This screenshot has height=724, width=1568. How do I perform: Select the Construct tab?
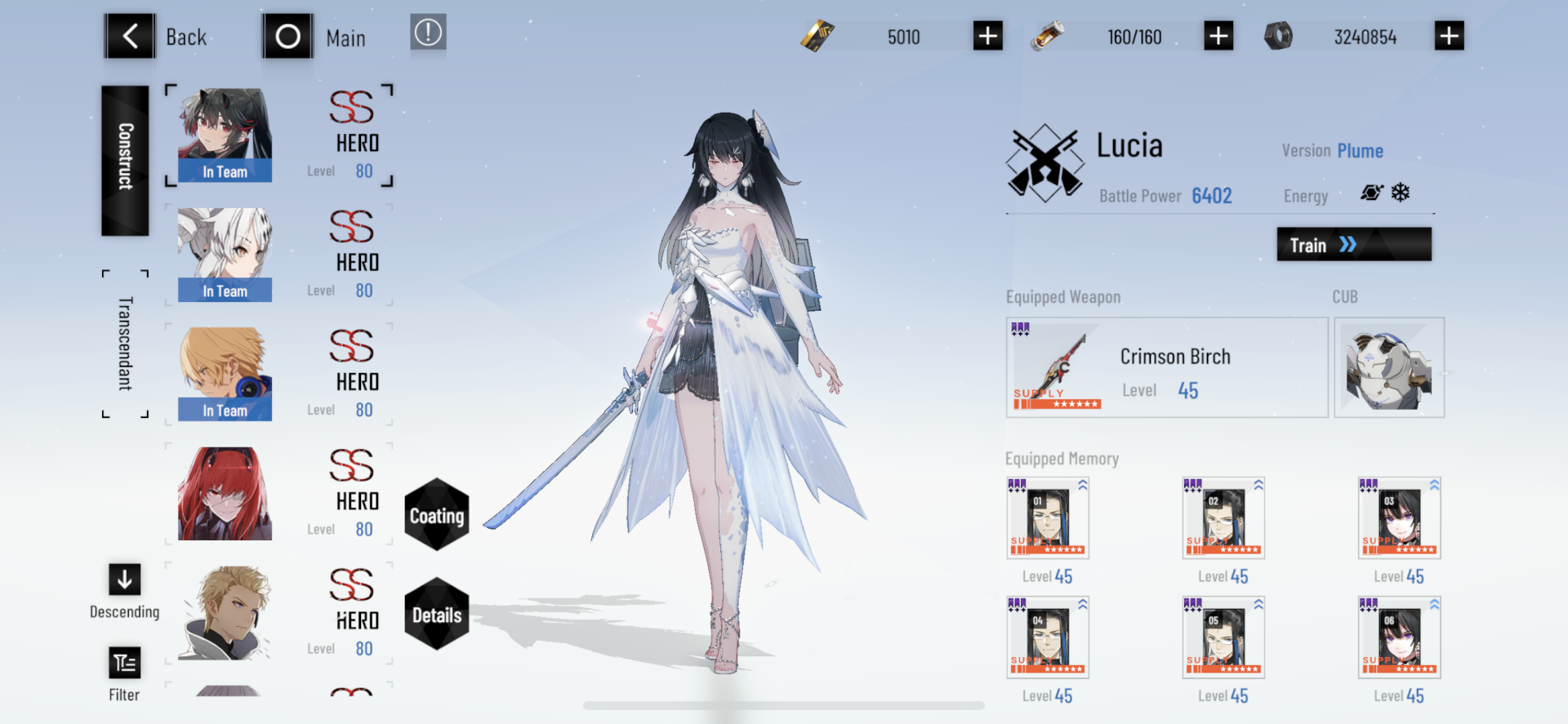click(124, 160)
